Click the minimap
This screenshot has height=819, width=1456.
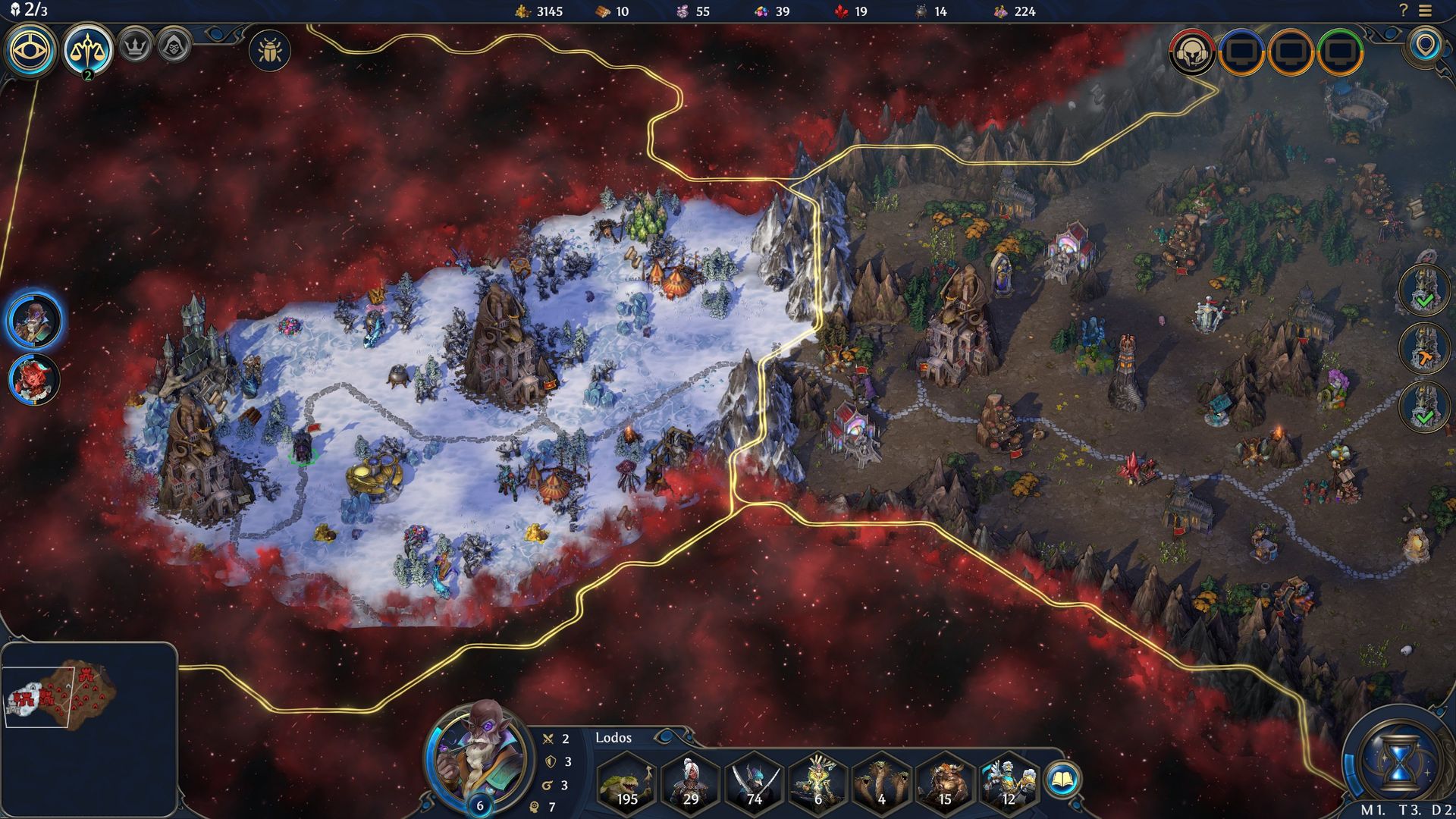coord(89,696)
